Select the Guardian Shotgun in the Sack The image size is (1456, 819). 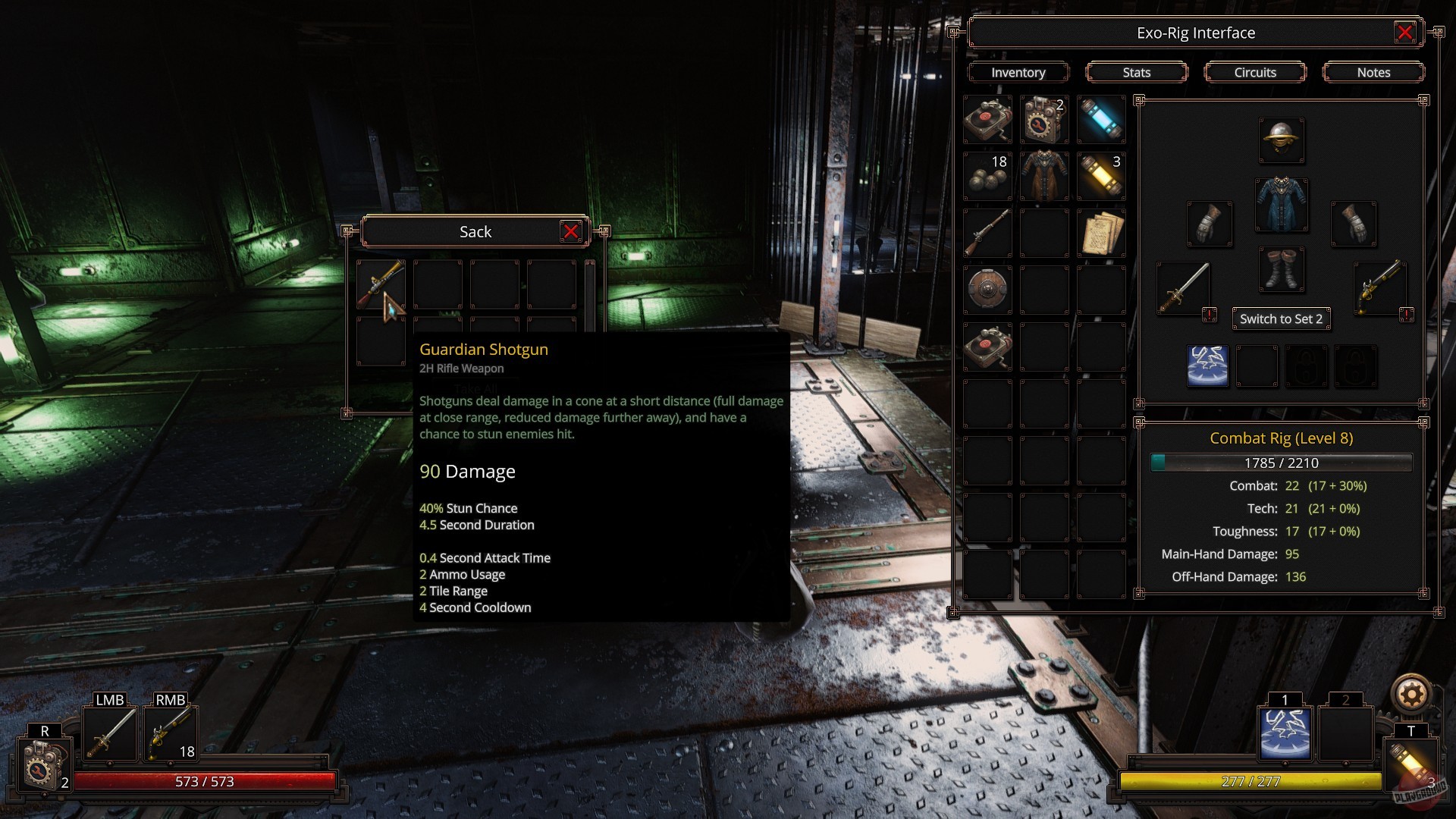(x=381, y=284)
